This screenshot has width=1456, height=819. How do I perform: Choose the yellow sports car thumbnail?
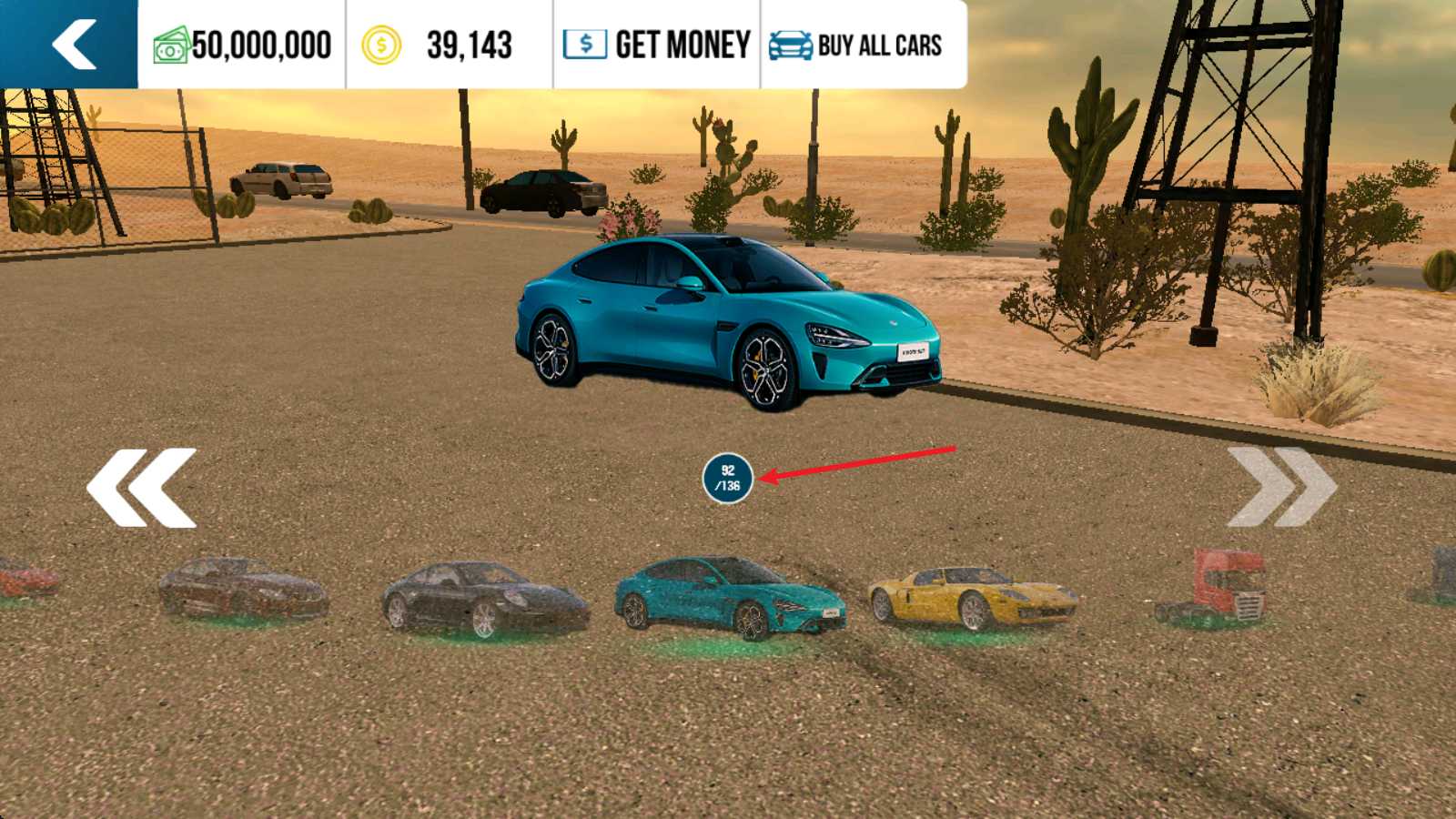[972, 598]
